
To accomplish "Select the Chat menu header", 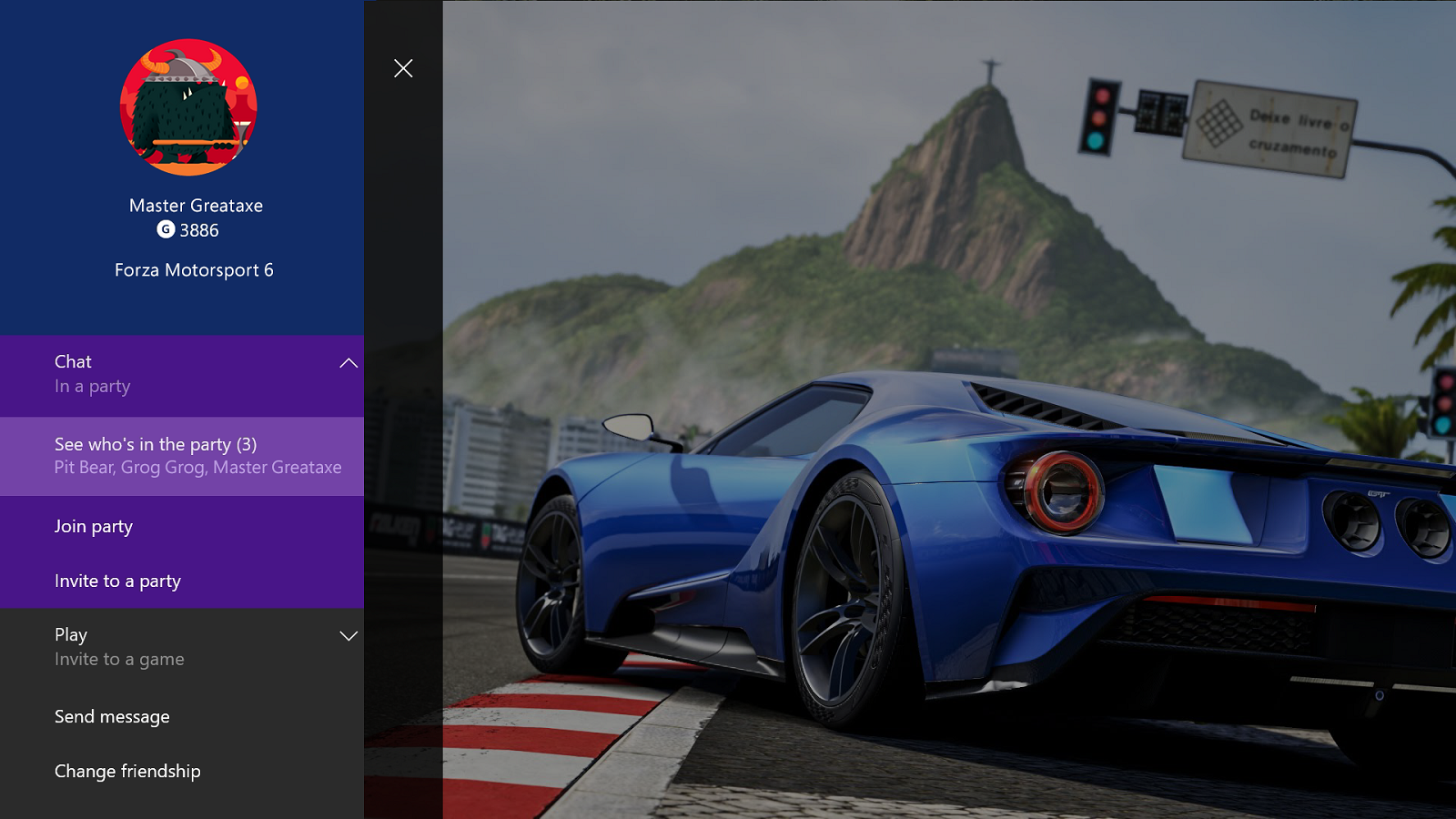I will 73,361.
